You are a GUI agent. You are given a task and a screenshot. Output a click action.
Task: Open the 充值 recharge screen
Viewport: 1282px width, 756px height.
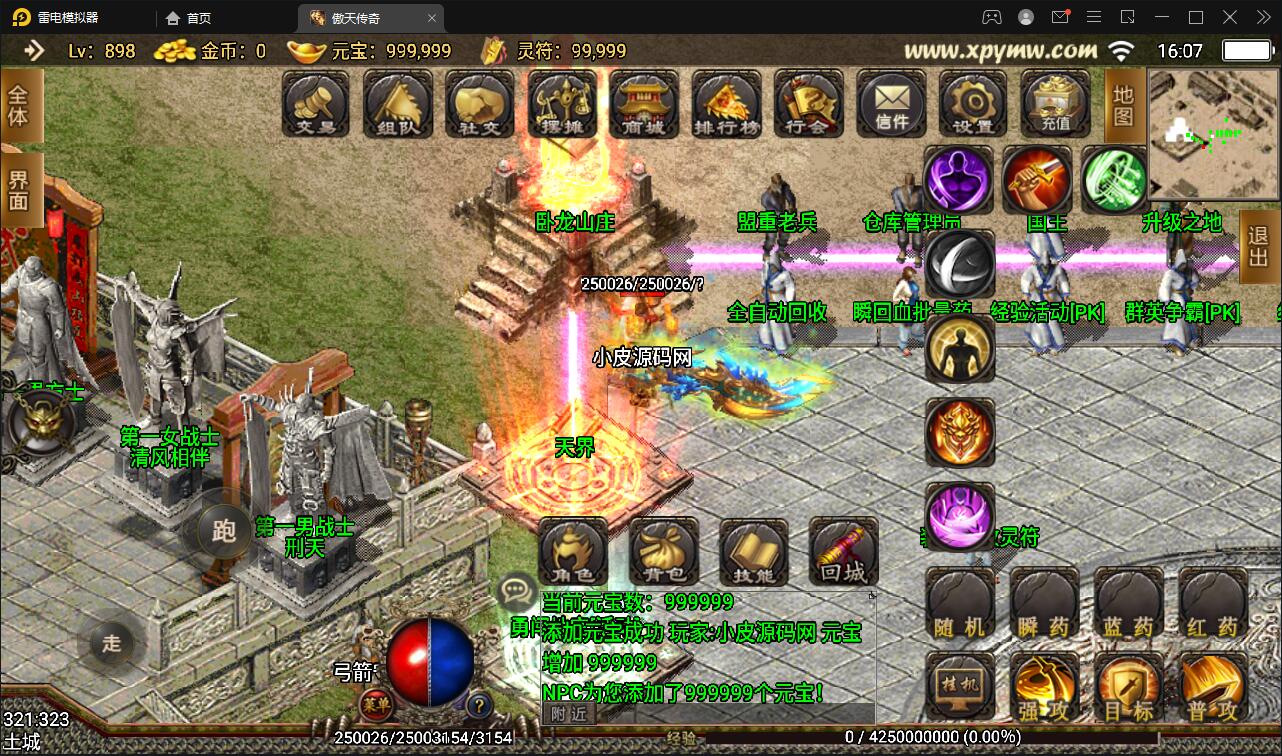tap(1055, 103)
